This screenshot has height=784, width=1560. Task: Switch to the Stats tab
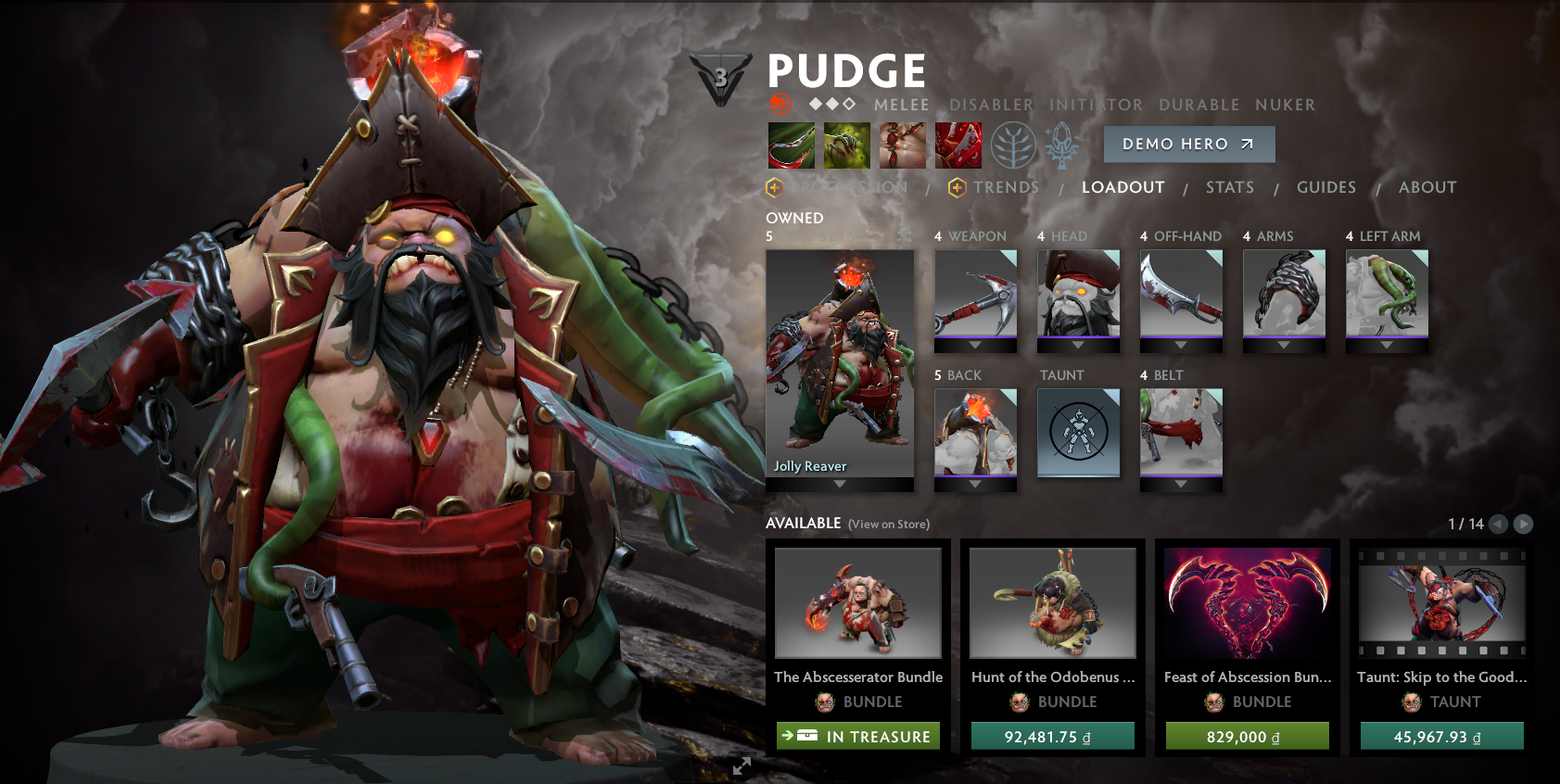coord(1229,187)
